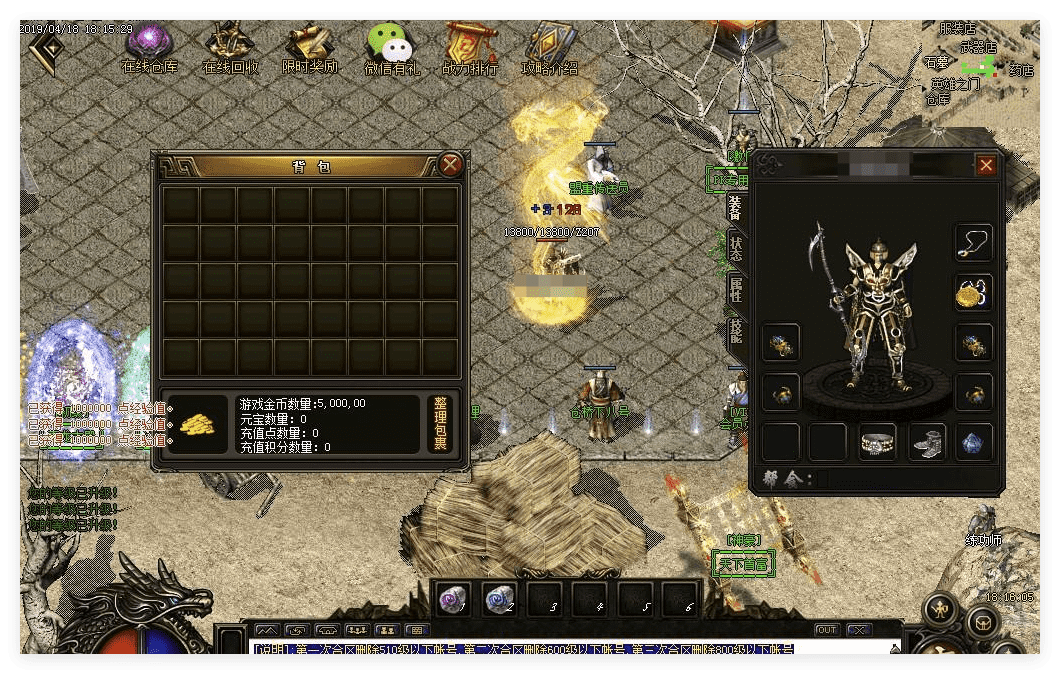Select the equipped necklace slot
The height and width of the screenshot is (674, 1060).
click(x=974, y=243)
